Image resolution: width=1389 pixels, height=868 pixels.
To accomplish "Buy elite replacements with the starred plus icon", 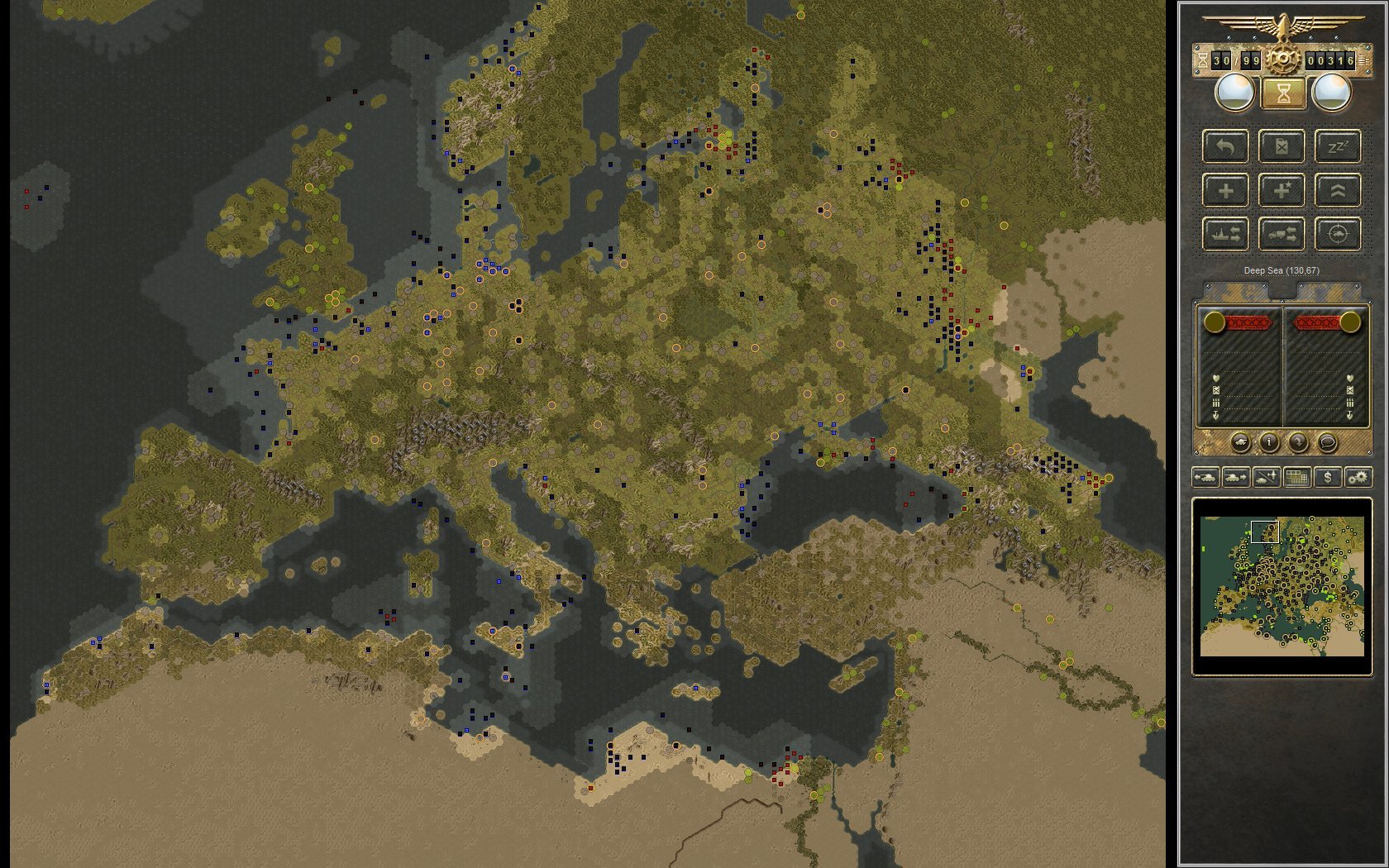I will tap(1282, 190).
